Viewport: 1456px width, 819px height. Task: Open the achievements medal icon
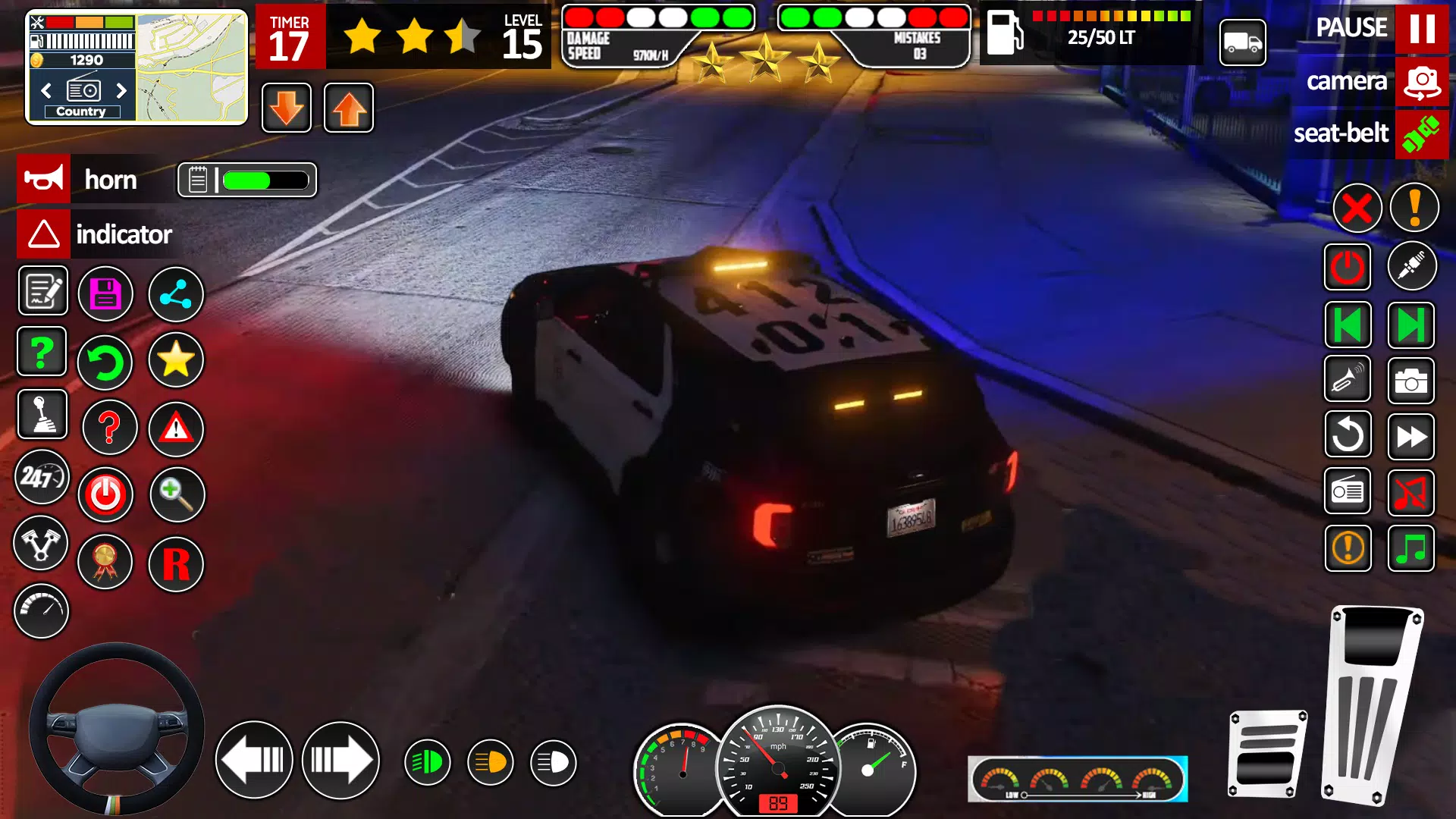click(x=106, y=563)
